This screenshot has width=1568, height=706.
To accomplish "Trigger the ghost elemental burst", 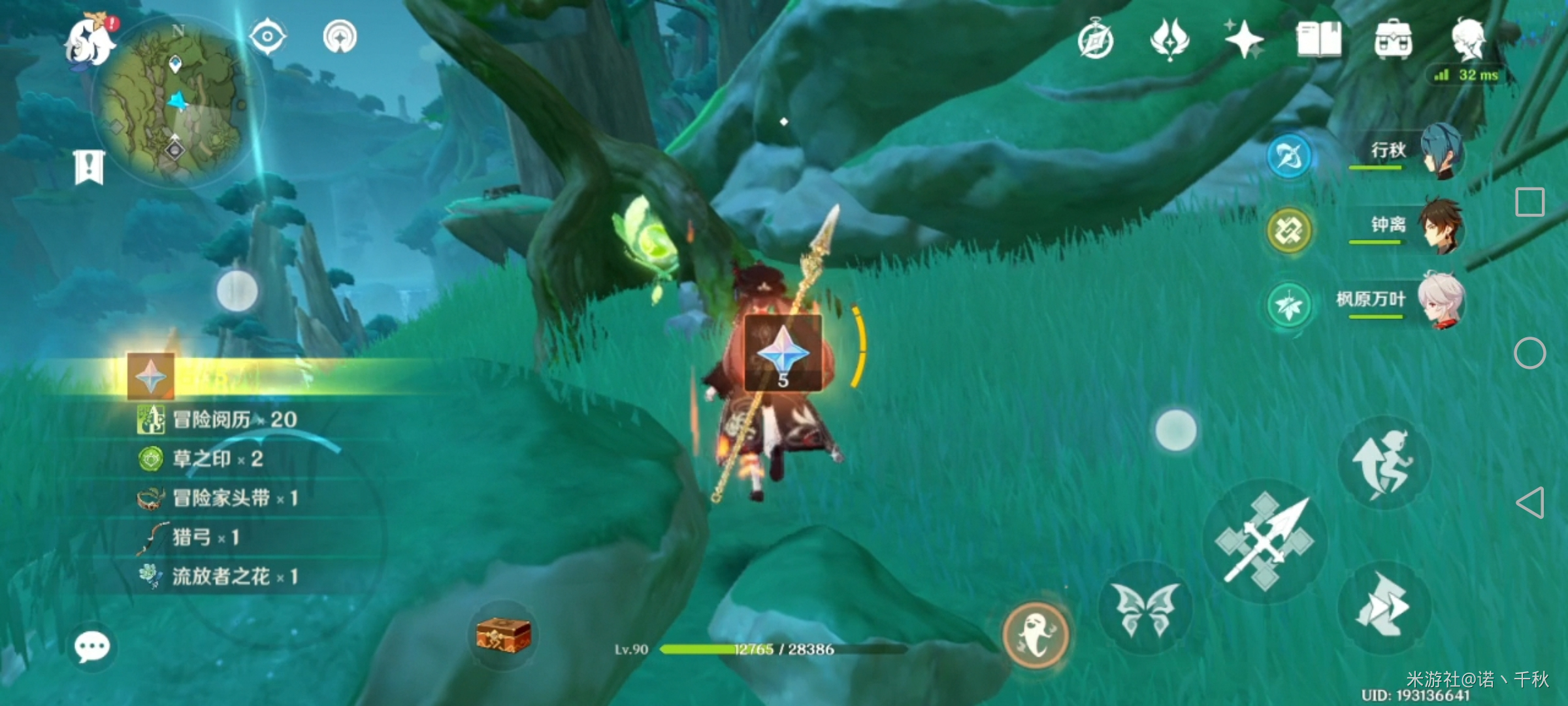I will (1036, 633).
